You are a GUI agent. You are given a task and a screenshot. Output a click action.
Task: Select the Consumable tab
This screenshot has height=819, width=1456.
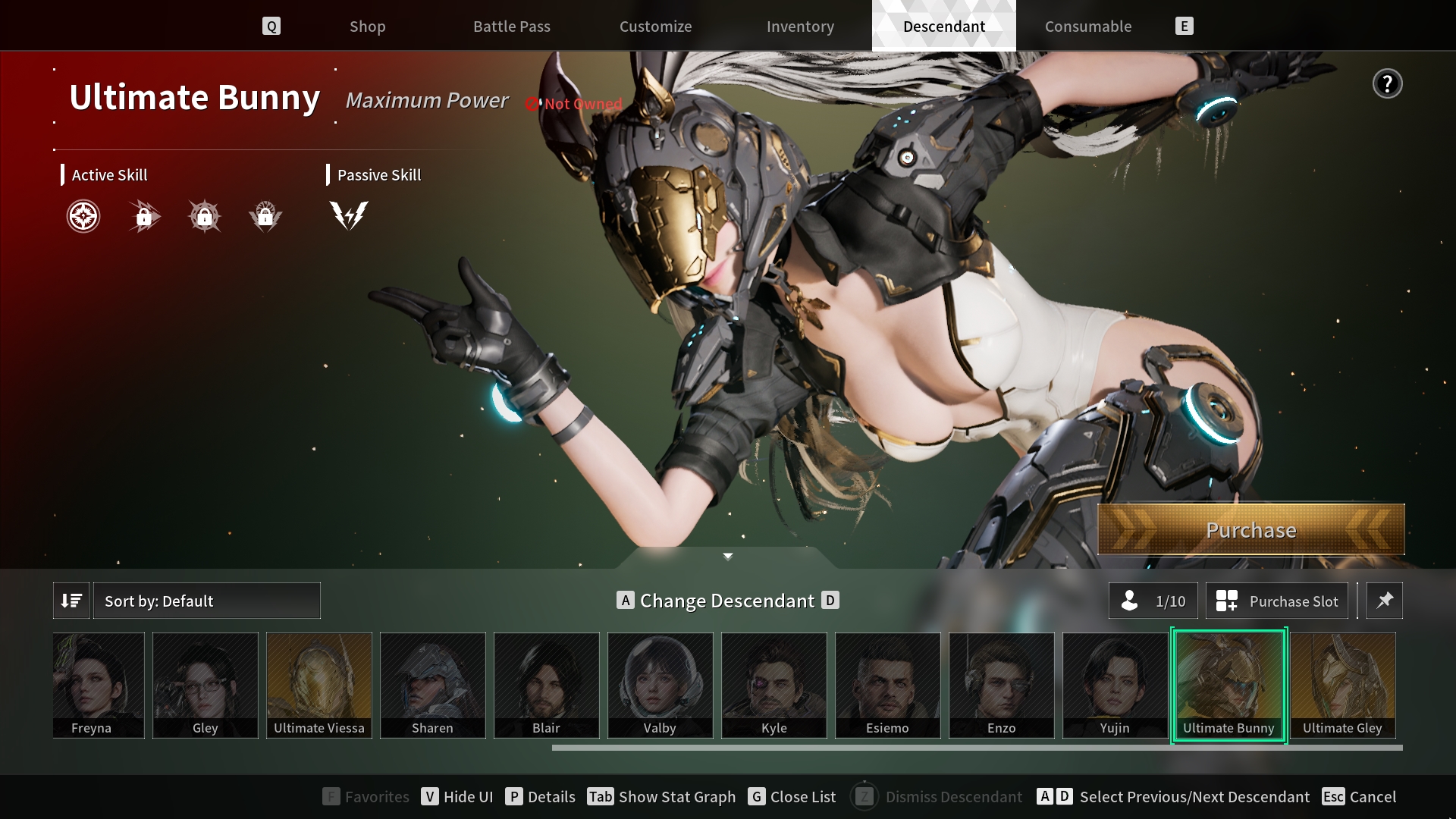(1087, 27)
